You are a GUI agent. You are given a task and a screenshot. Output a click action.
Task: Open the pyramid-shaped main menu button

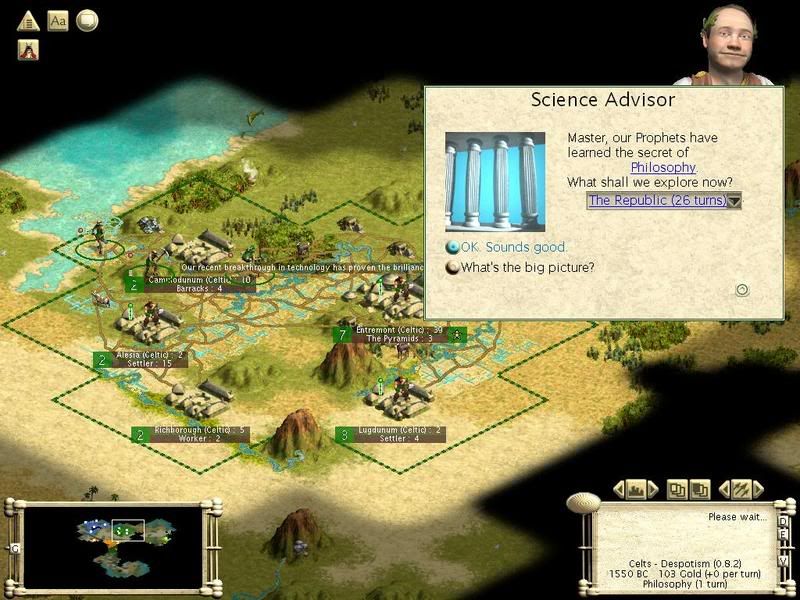[x=28, y=20]
